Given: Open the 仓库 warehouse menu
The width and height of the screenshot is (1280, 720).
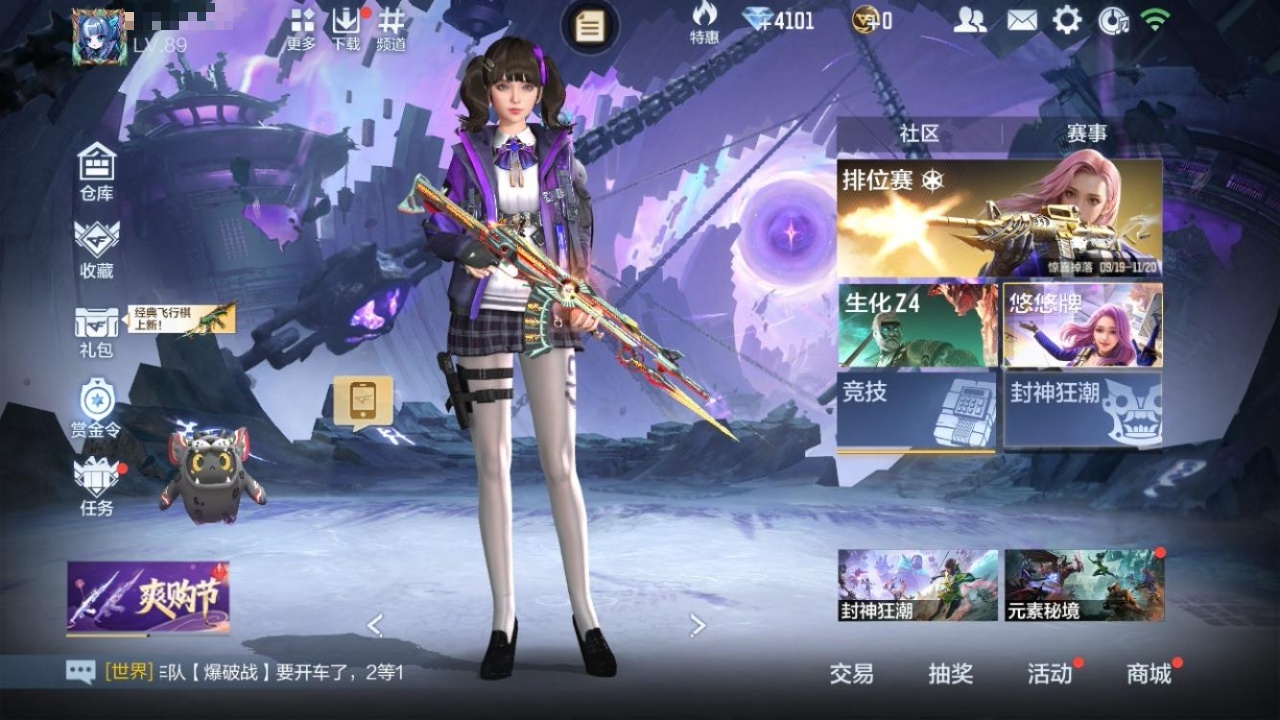Looking at the screenshot, I should pyautogui.click(x=97, y=172).
